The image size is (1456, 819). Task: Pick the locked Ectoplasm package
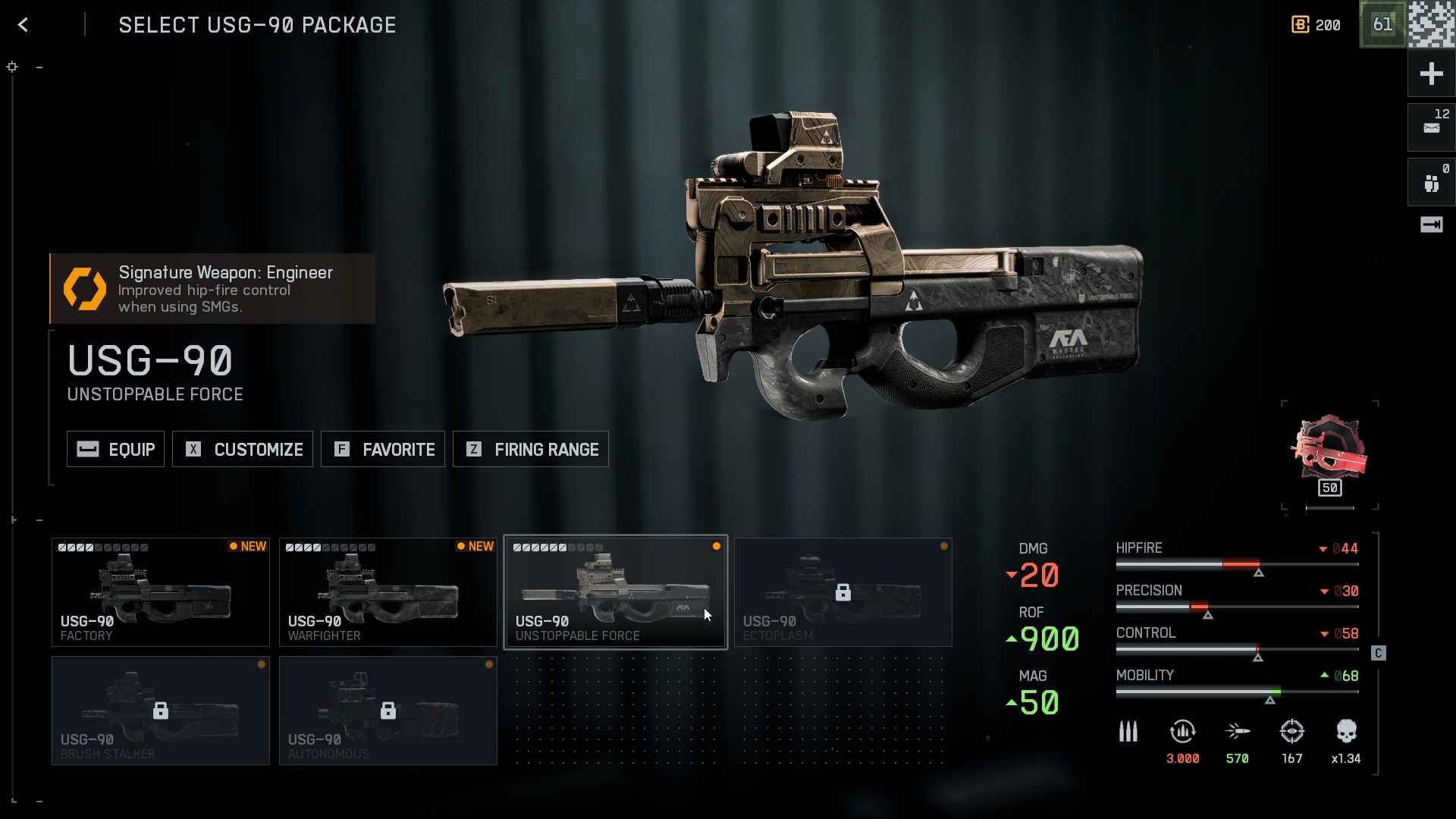[x=843, y=592]
